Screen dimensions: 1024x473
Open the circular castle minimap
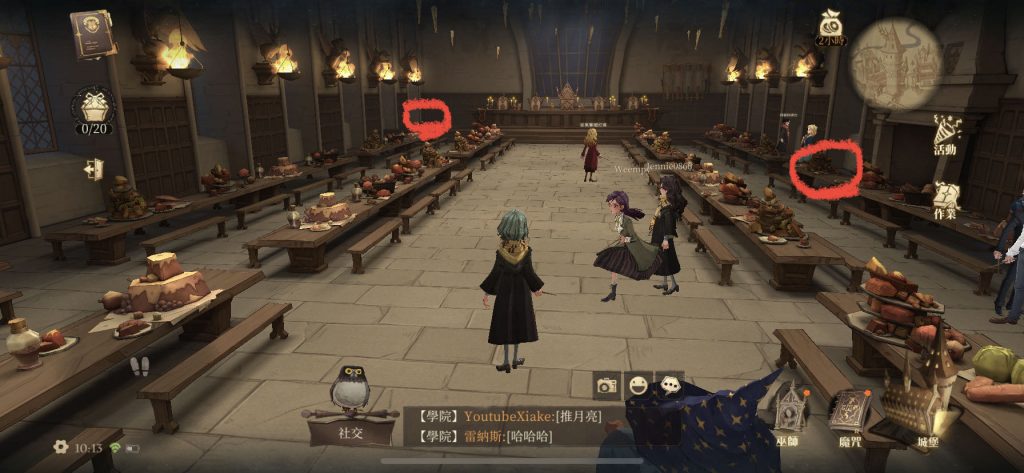895,64
